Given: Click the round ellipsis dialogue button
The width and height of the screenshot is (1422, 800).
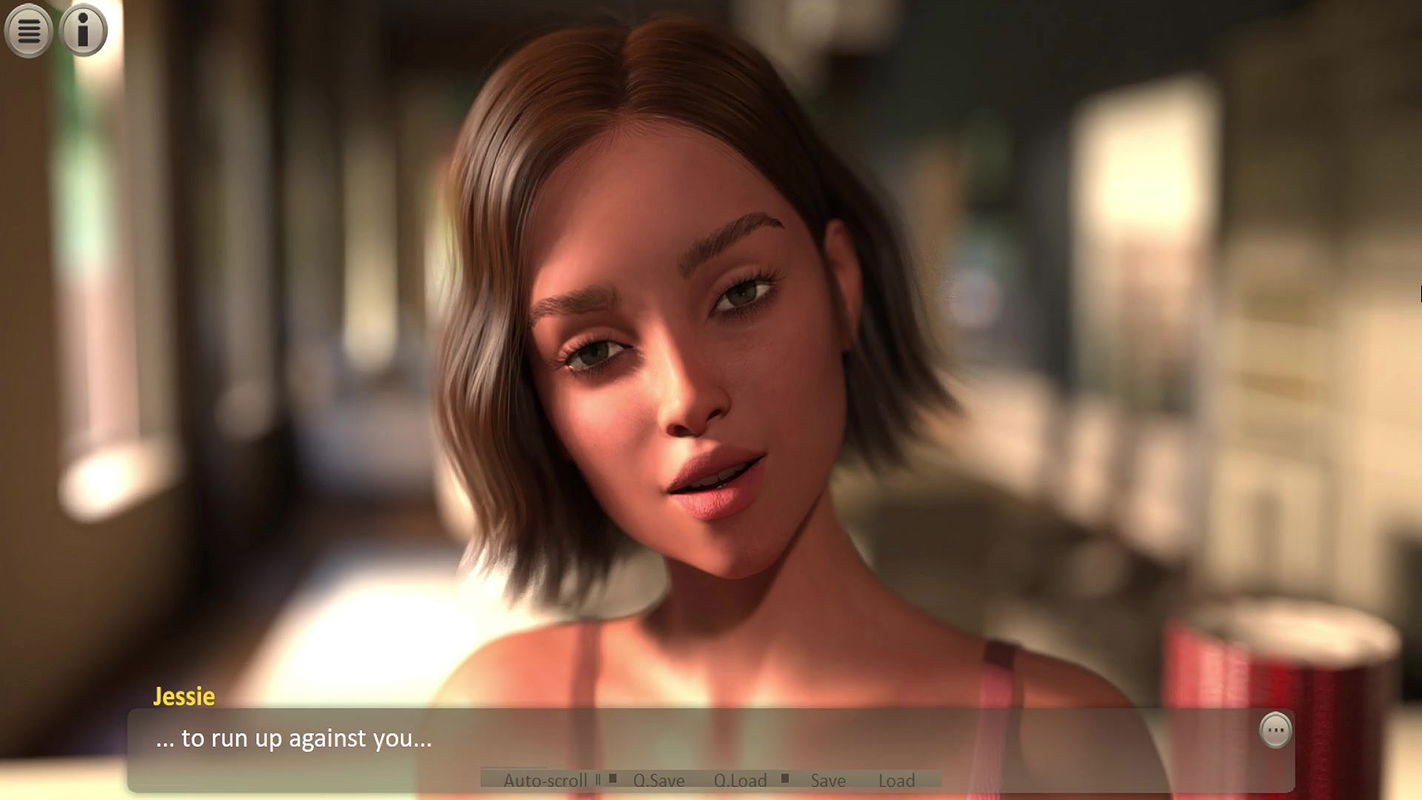Looking at the screenshot, I should point(1275,731).
